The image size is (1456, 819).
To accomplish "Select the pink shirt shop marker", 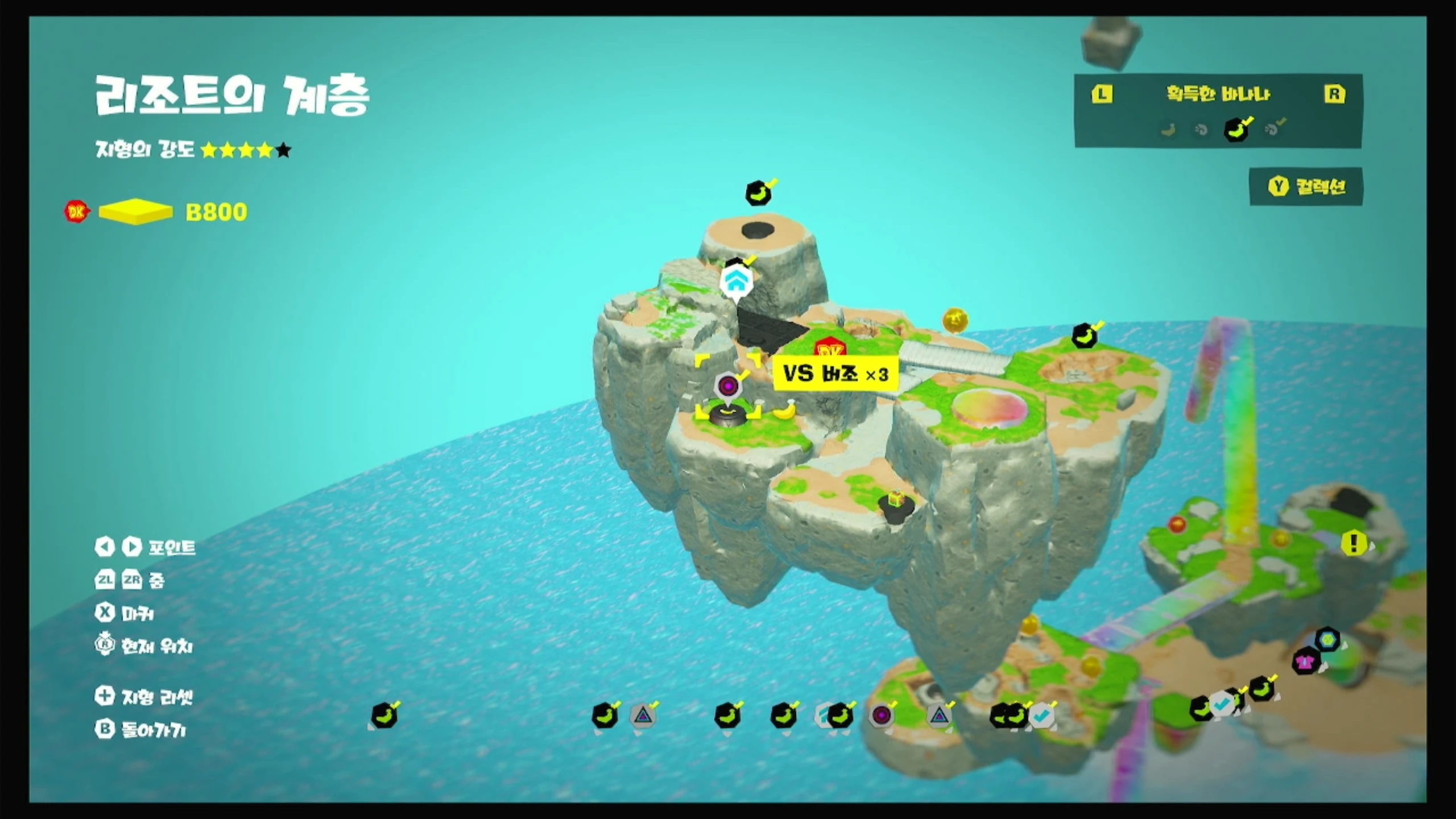I will [1306, 661].
